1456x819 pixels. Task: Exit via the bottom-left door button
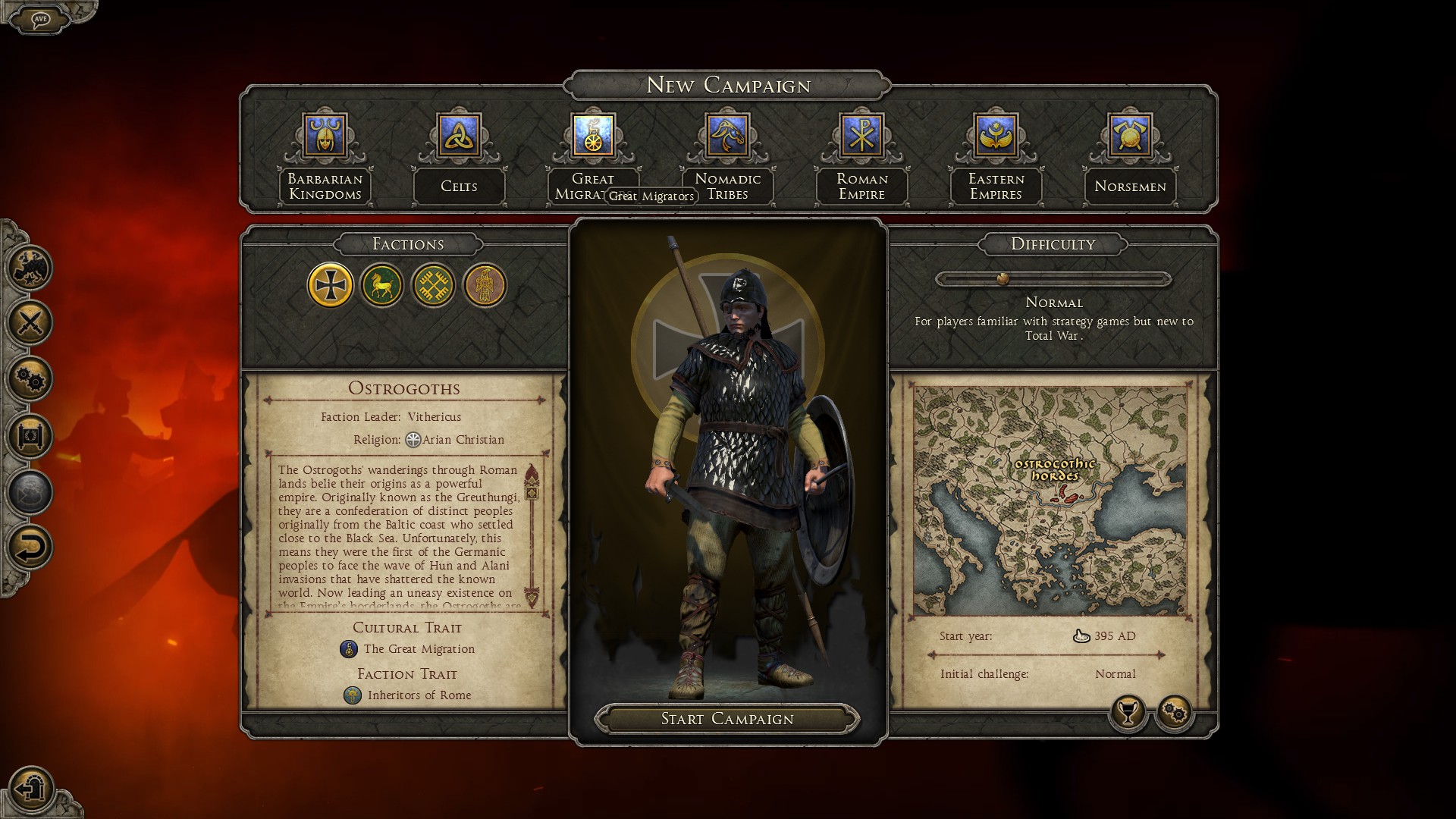pyautogui.click(x=30, y=789)
